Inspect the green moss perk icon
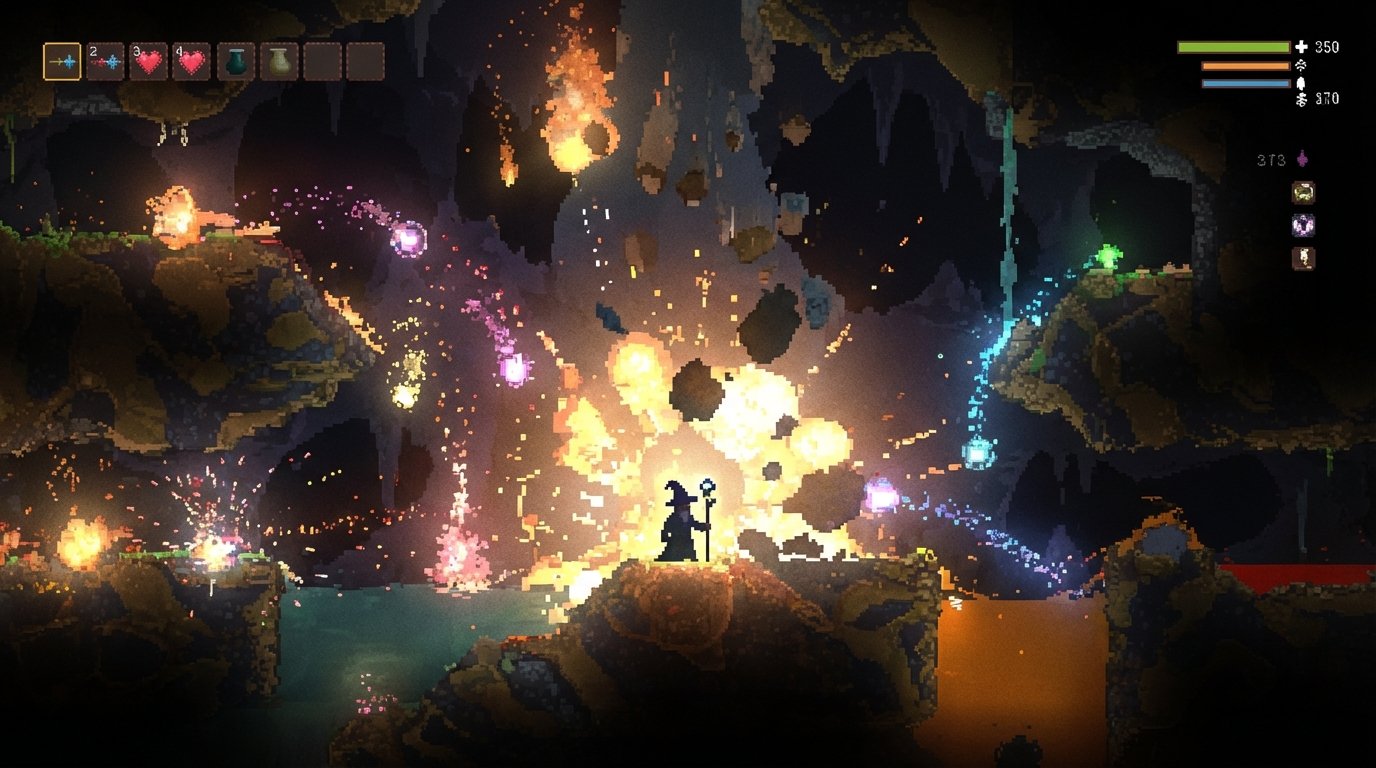The height and width of the screenshot is (768, 1376). [1303, 191]
